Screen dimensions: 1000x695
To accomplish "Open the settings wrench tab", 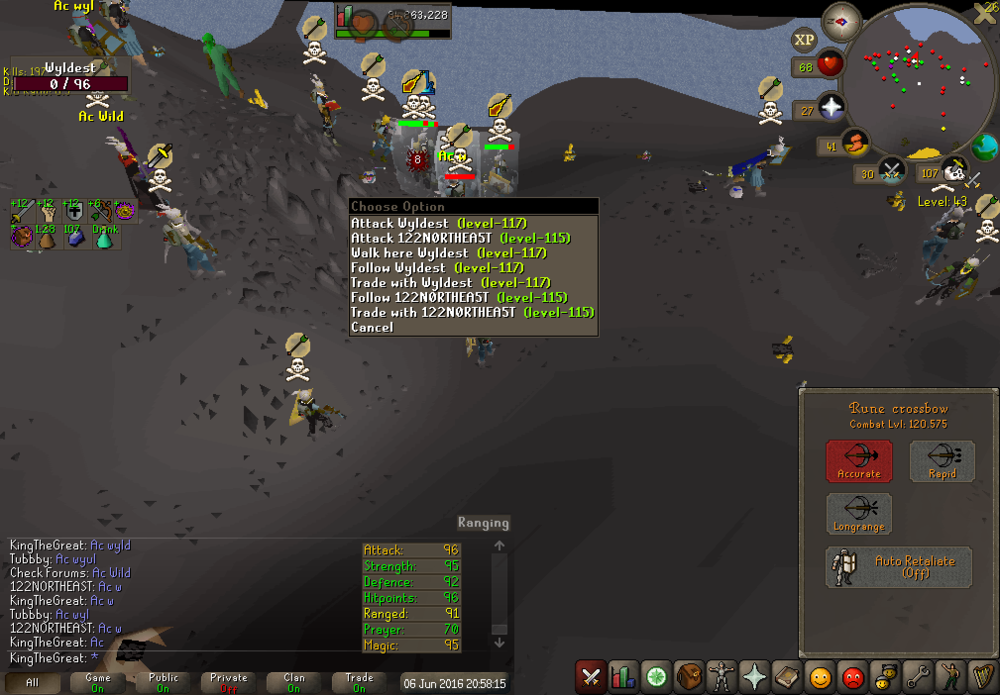I will [915, 677].
